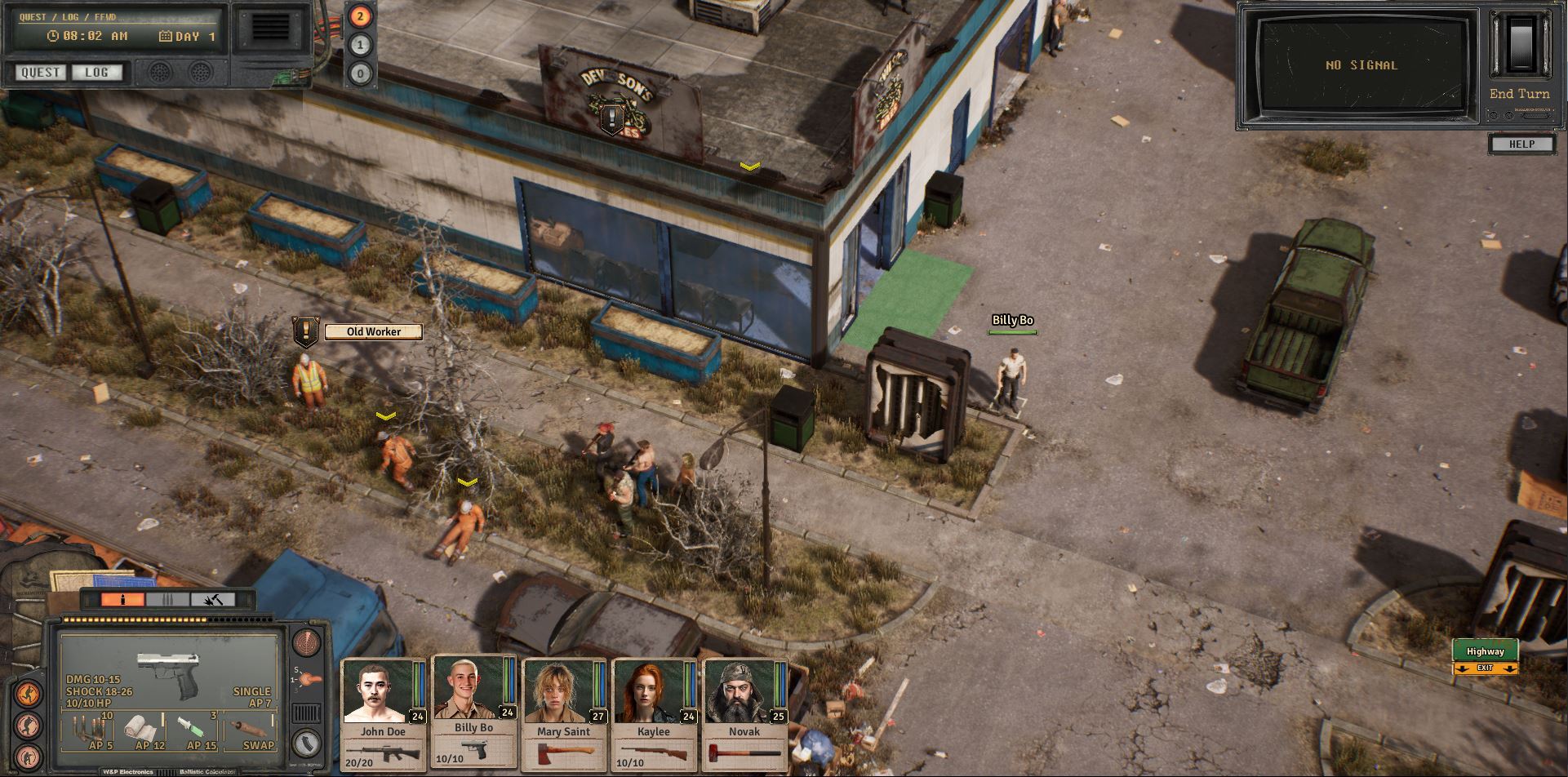Open the HELP screen
1568x777 pixels.
tap(1521, 144)
